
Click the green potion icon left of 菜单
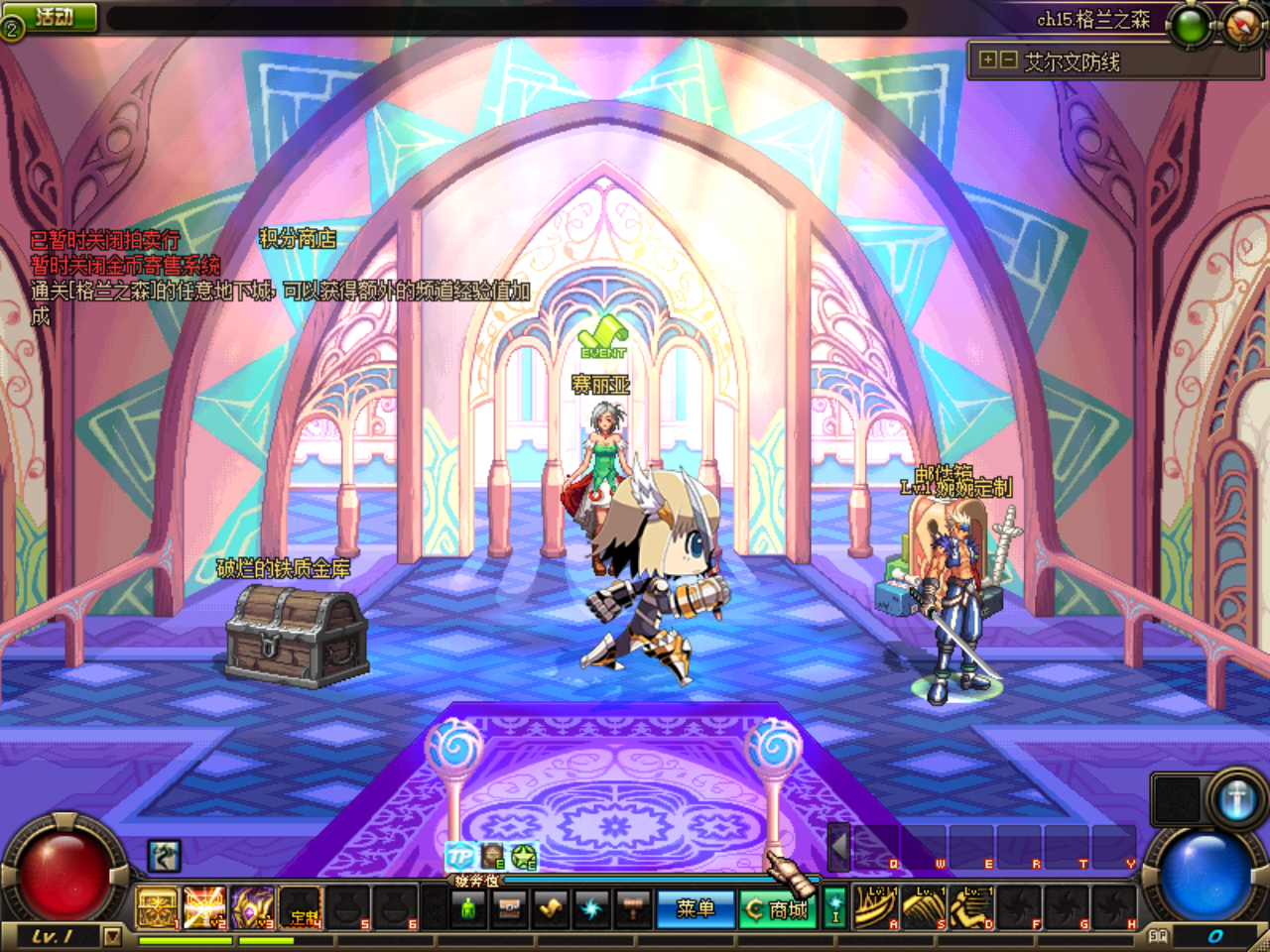pyautogui.click(x=468, y=910)
